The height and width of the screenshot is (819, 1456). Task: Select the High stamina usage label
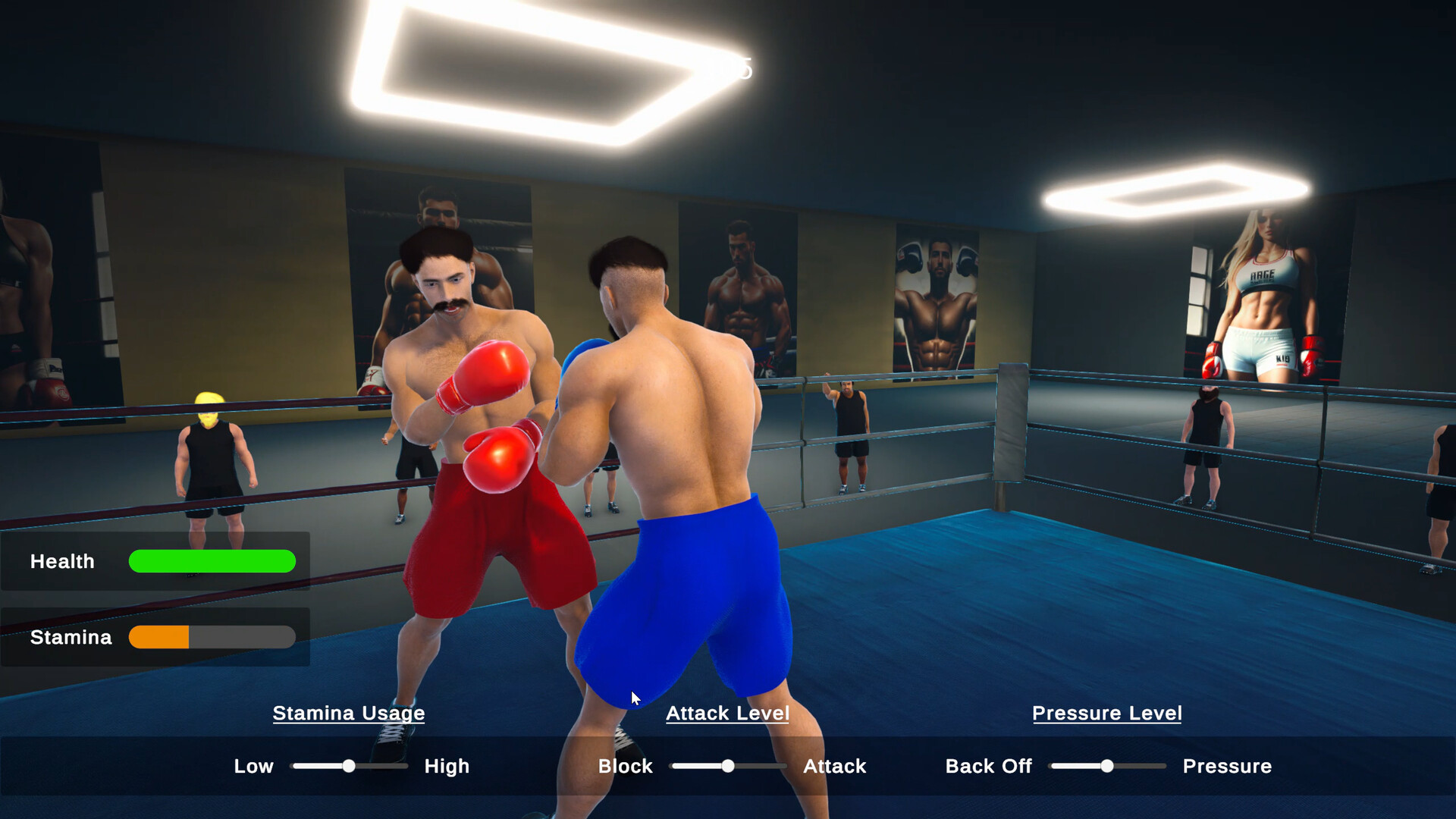(x=447, y=766)
